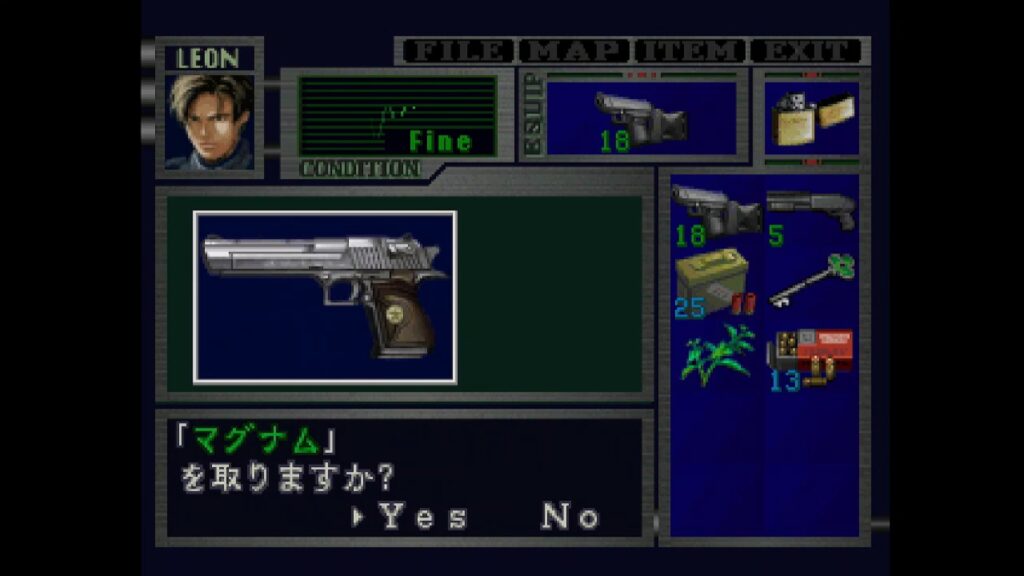Select EXIT to close the status screen
1024x576 pixels.
click(807, 51)
